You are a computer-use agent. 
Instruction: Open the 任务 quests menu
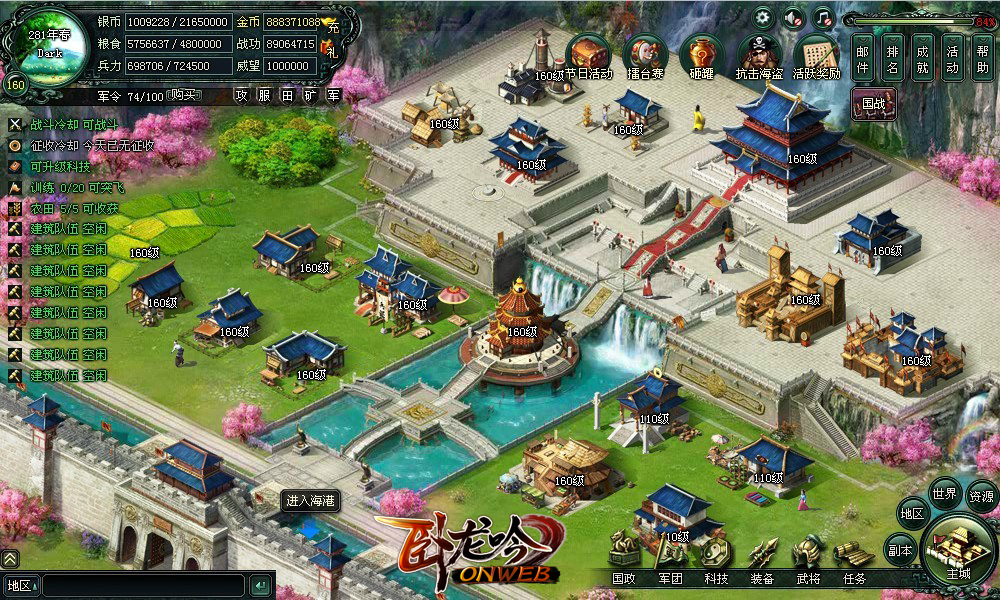tap(853, 578)
